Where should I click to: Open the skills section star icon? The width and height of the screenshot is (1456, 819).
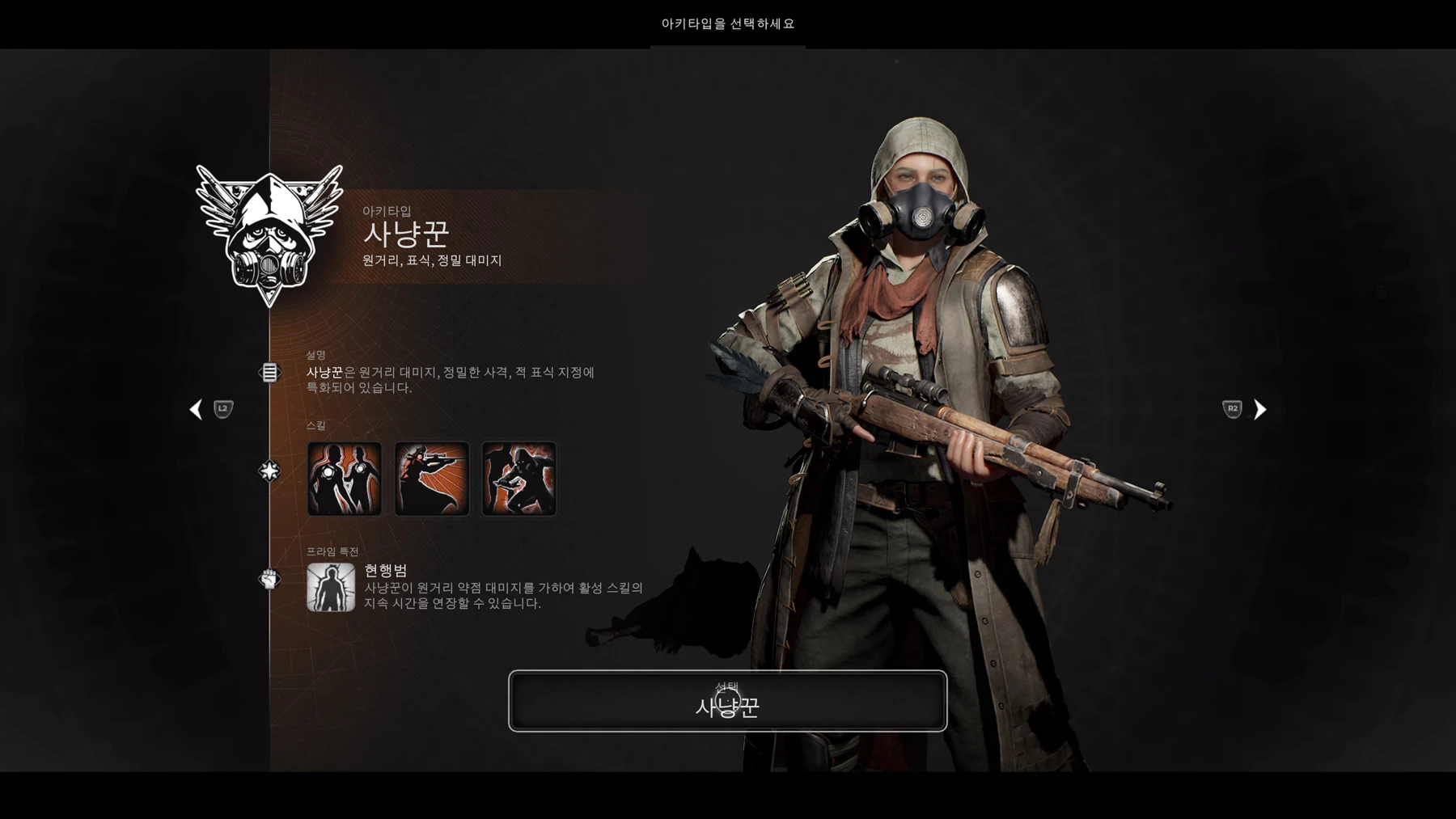[x=269, y=471]
